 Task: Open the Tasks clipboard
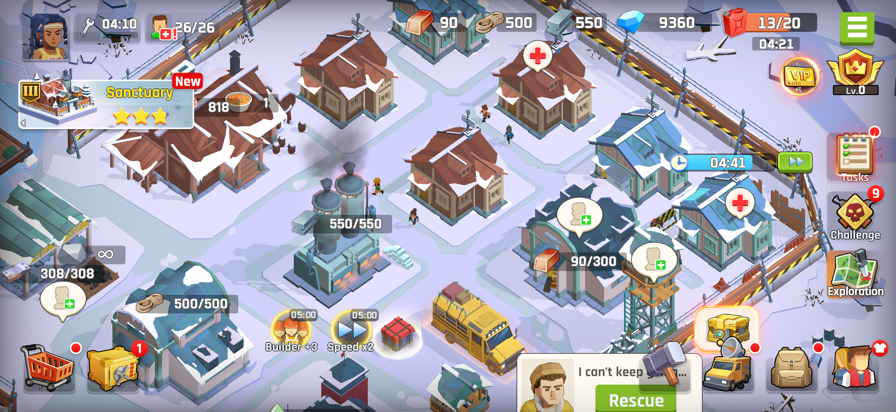point(854,157)
